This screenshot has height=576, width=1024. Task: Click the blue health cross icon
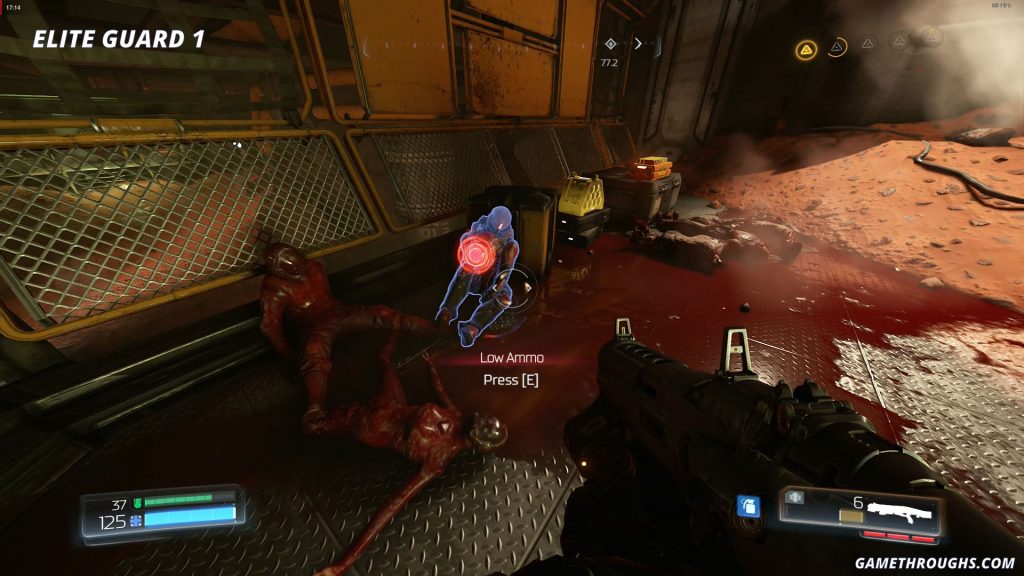pyautogui.click(x=137, y=521)
